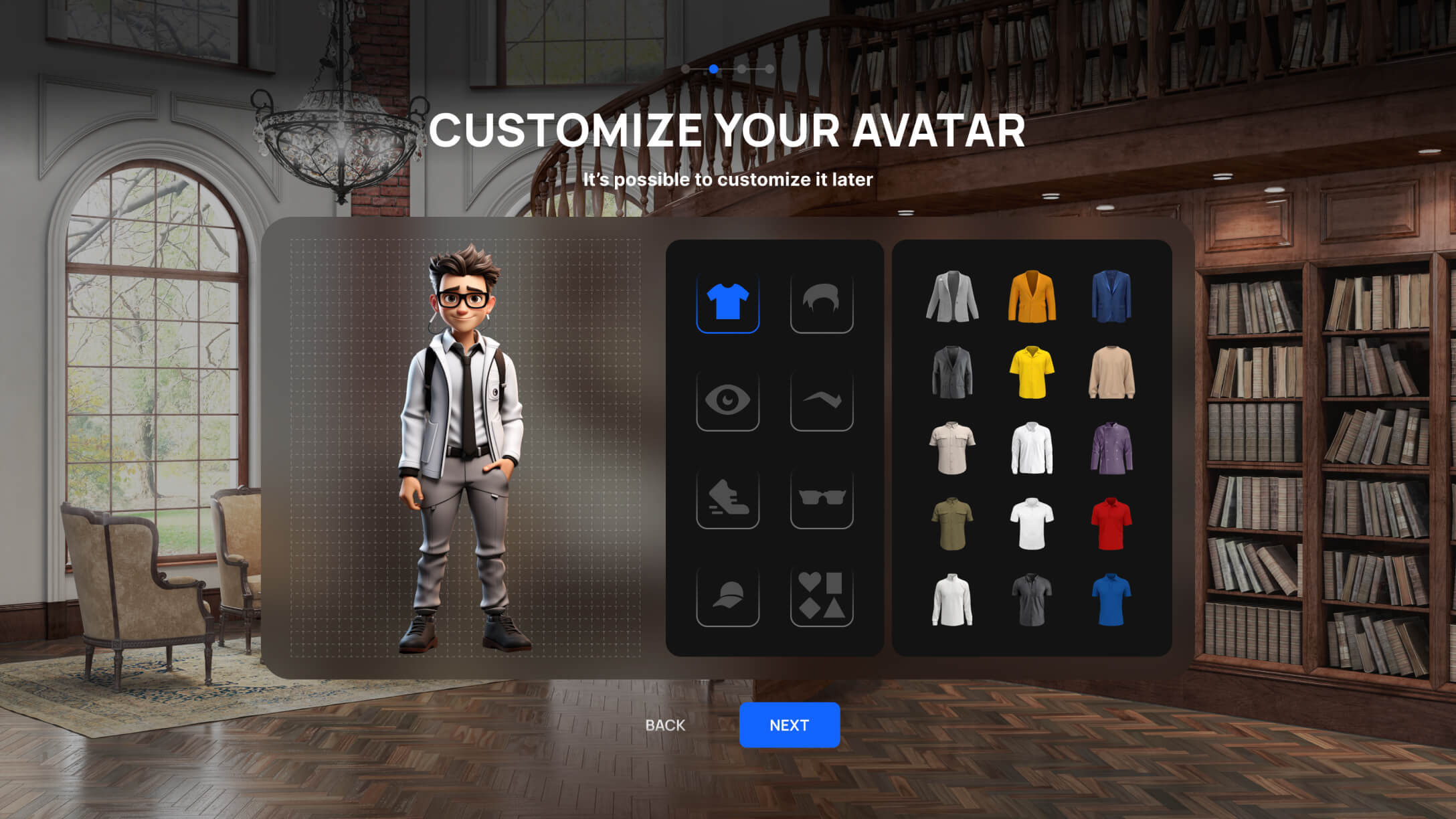The width and height of the screenshot is (1456, 819).
Task: Select the T-shirt clothing category
Action: [x=727, y=302]
